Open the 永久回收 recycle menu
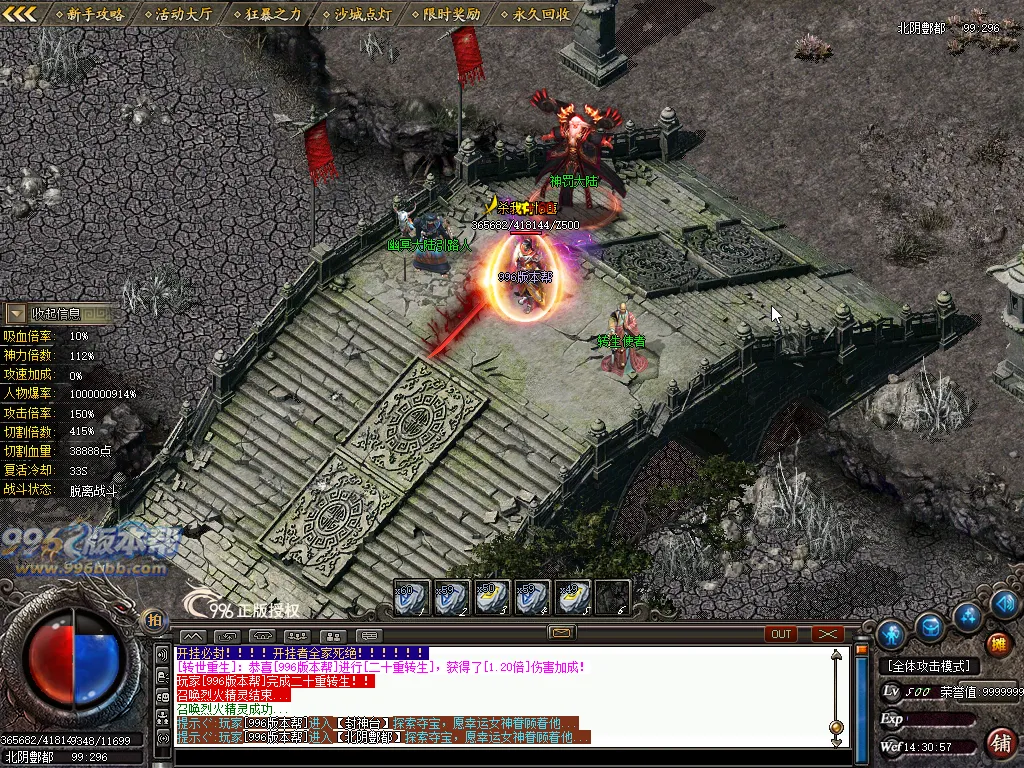This screenshot has height=768, width=1024. pos(536,14)
